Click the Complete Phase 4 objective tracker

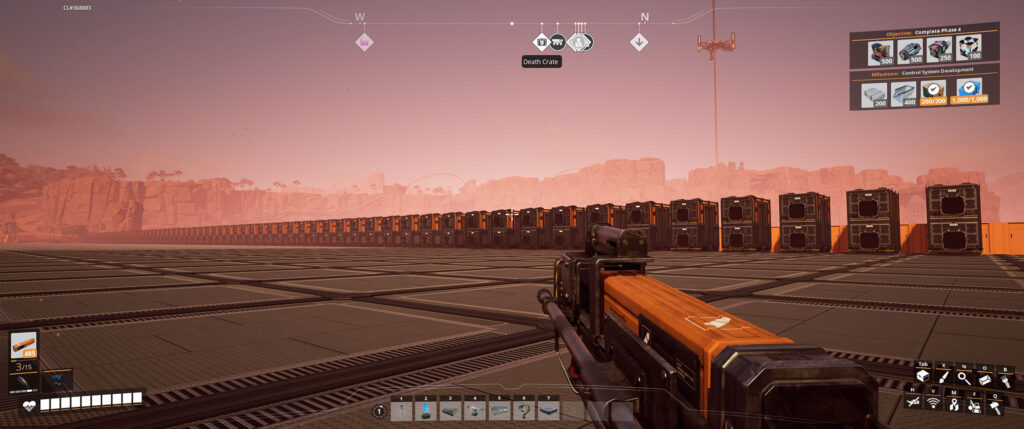coord(910,49)
